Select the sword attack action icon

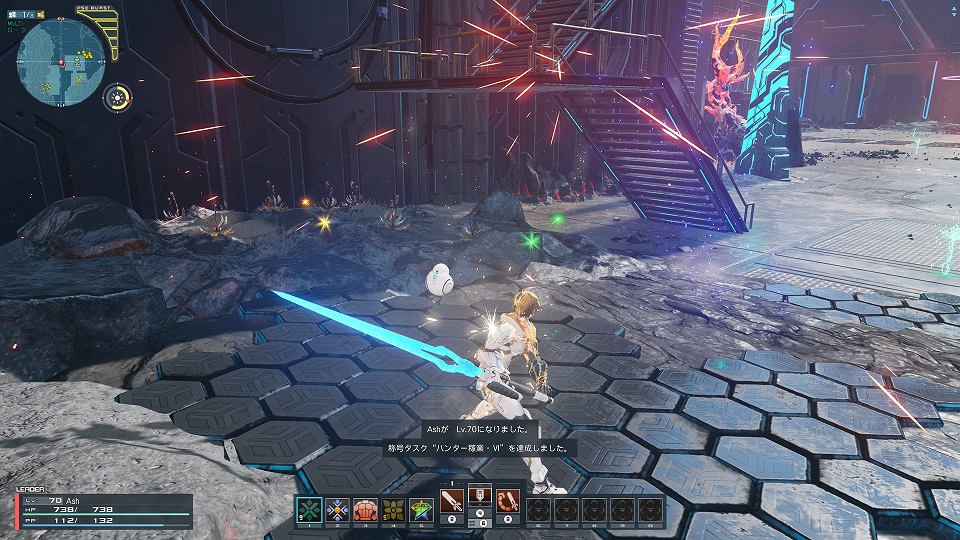(x=452, y=500)
